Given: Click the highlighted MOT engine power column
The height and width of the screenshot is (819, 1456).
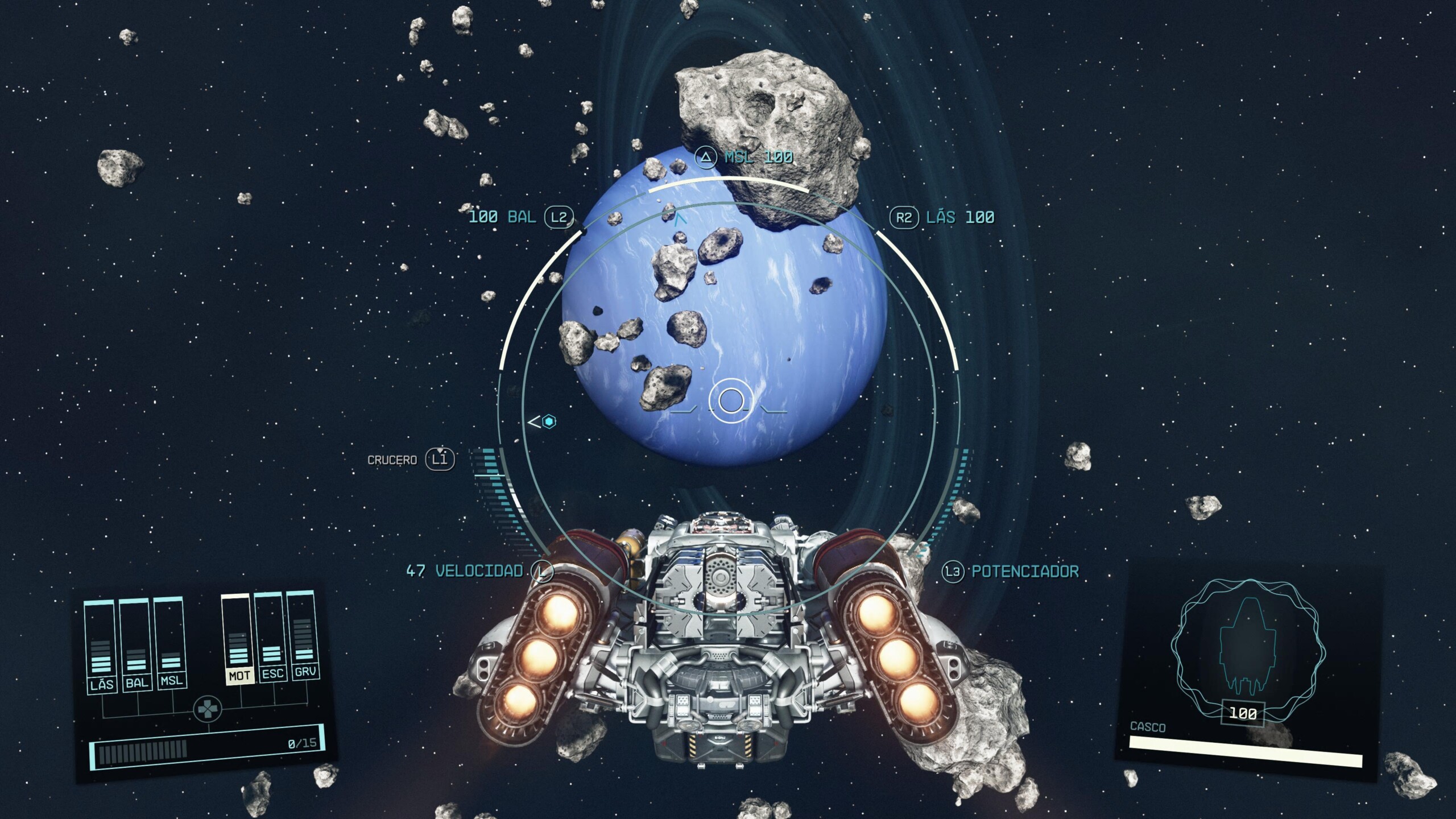Looking at the screenshot, I should [238, 639].
